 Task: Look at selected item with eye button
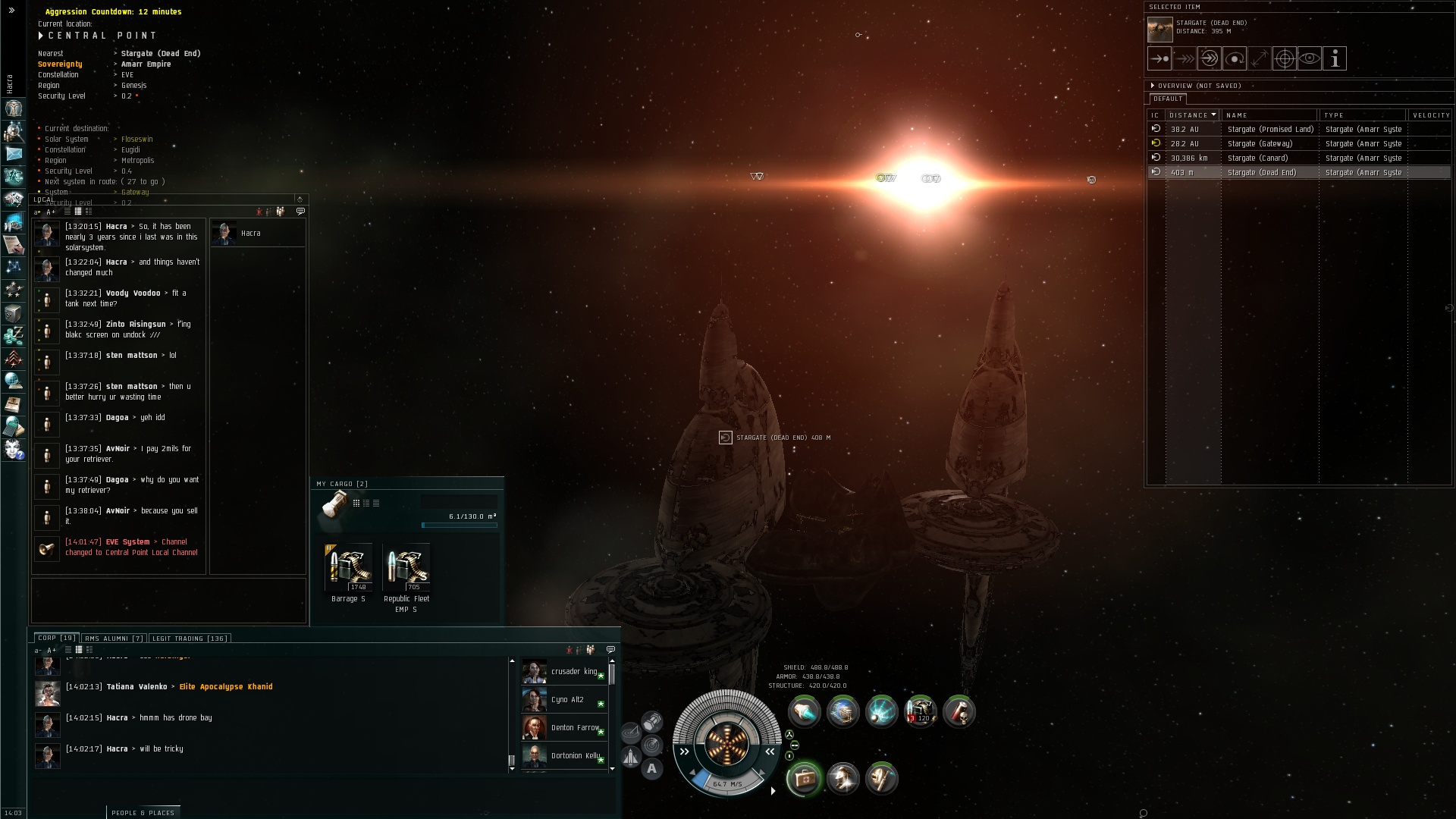tap(1310, 58)
